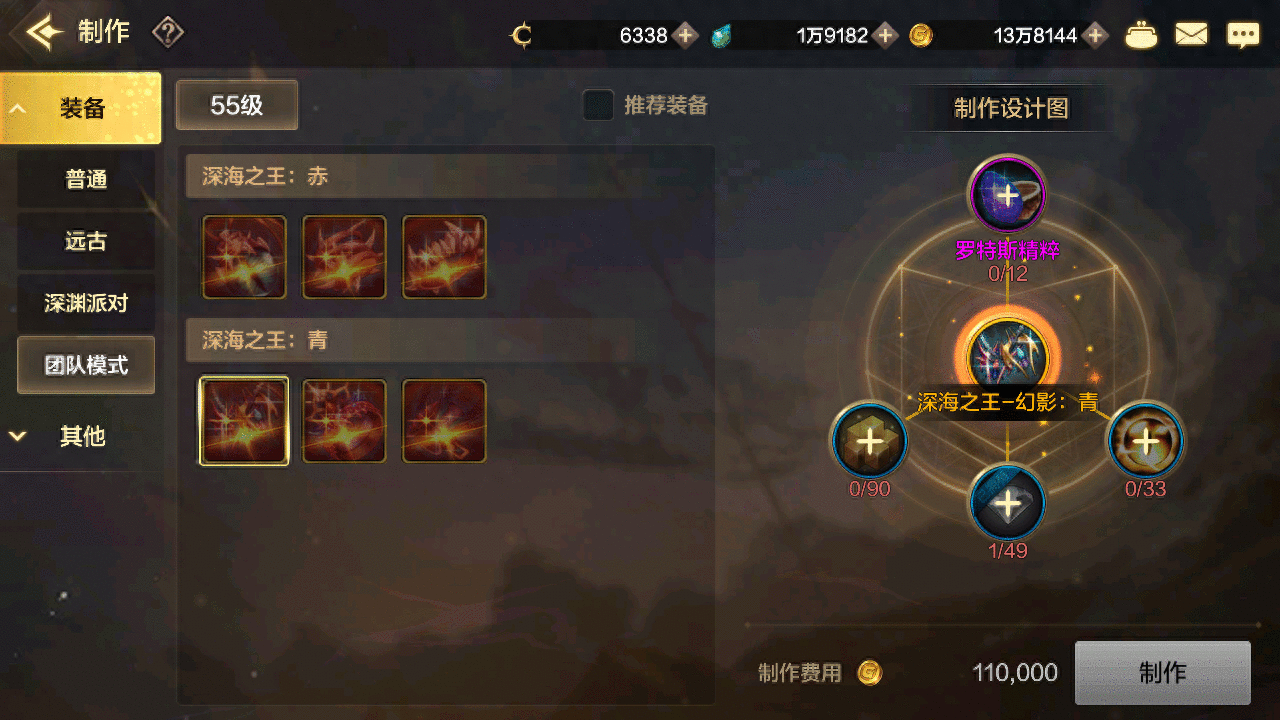Open the purse wallet icon
Screen dimensions: 1280x720
(1141, 33)
